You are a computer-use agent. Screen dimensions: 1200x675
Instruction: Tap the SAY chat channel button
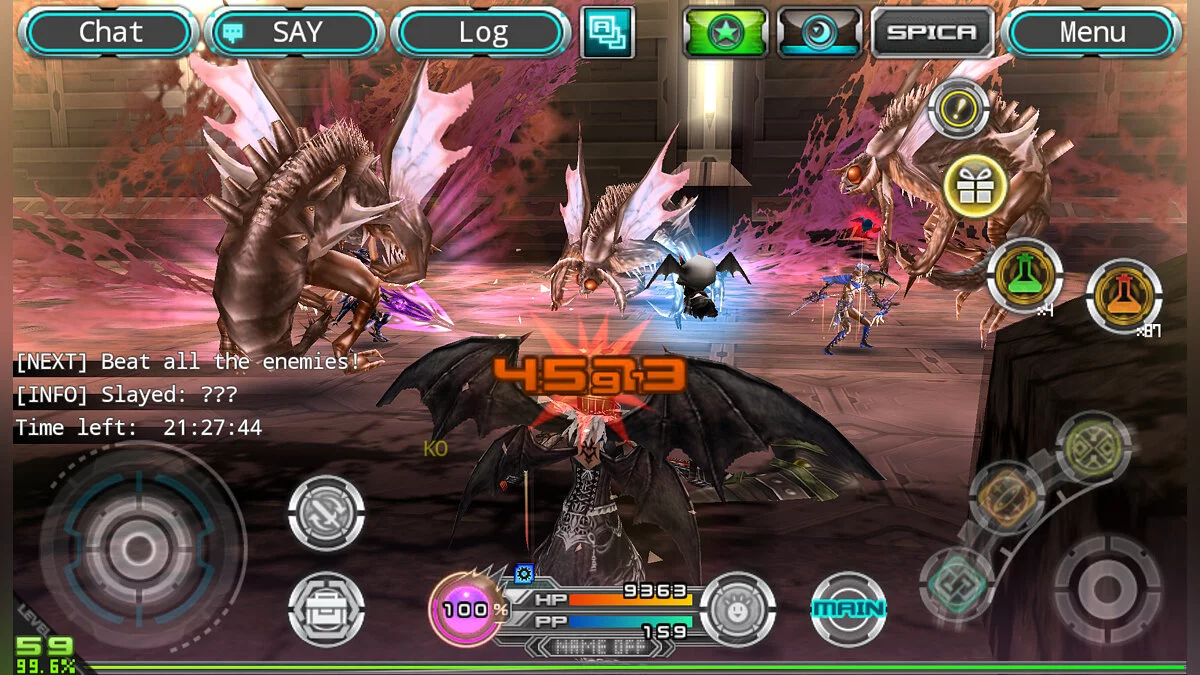pyautogui.click(x=296, y=33)
